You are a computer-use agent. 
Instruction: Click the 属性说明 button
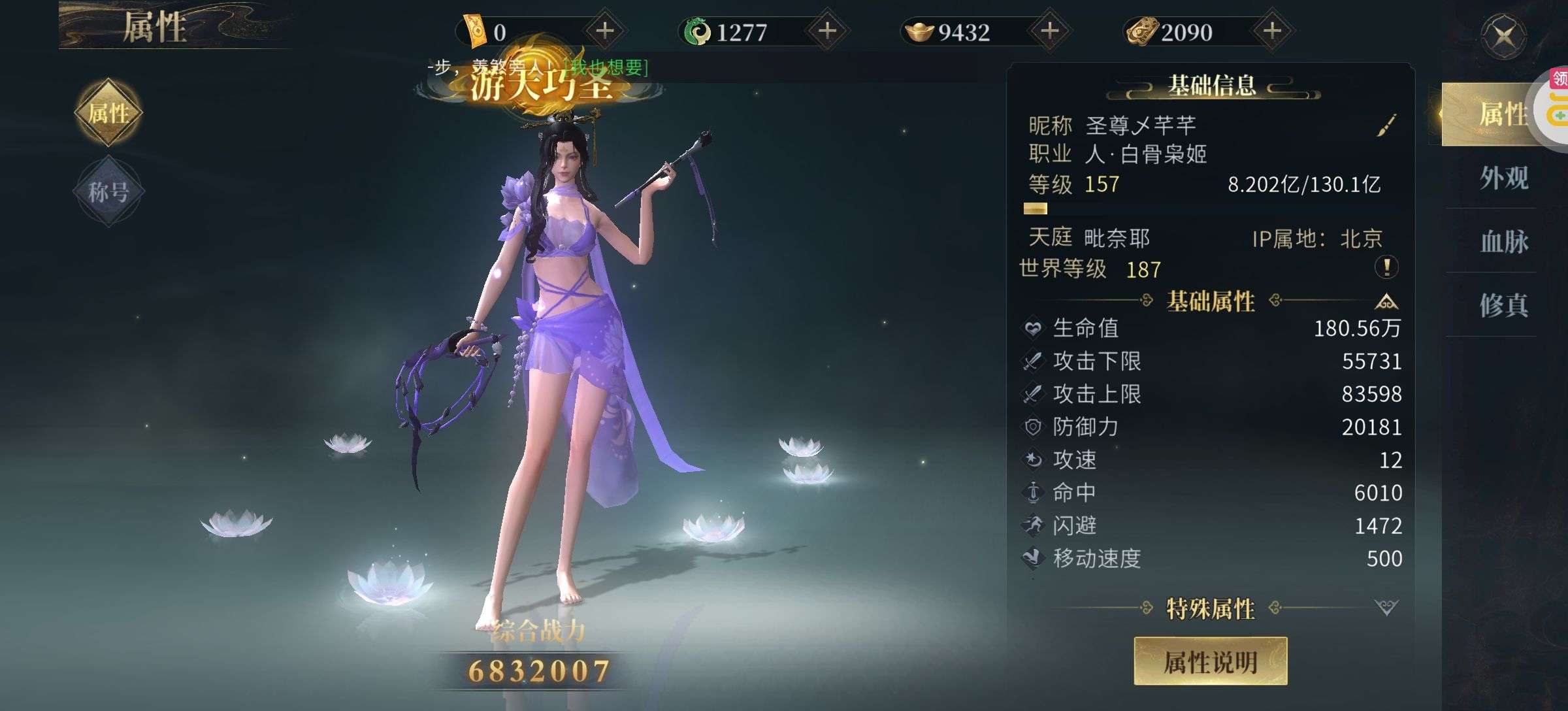1210,662
